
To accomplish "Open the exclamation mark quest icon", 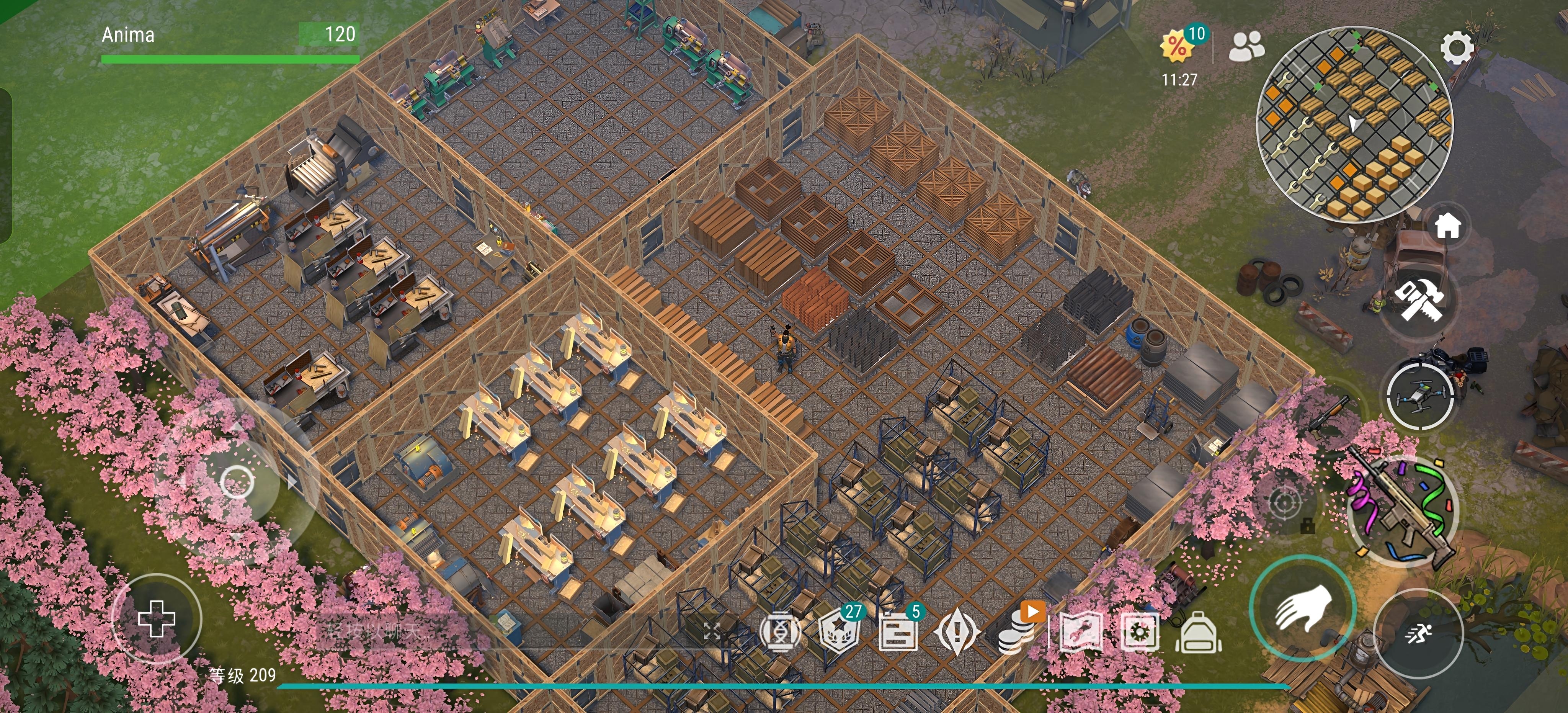I will [956, 632].
